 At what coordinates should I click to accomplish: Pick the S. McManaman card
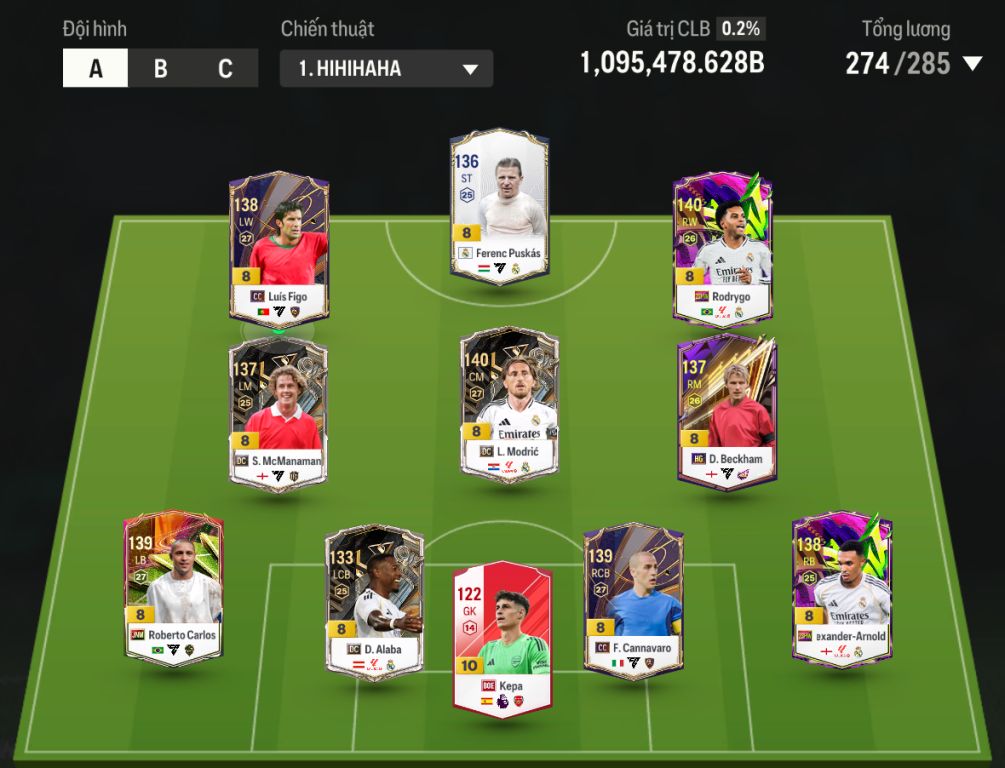point(278,411)
